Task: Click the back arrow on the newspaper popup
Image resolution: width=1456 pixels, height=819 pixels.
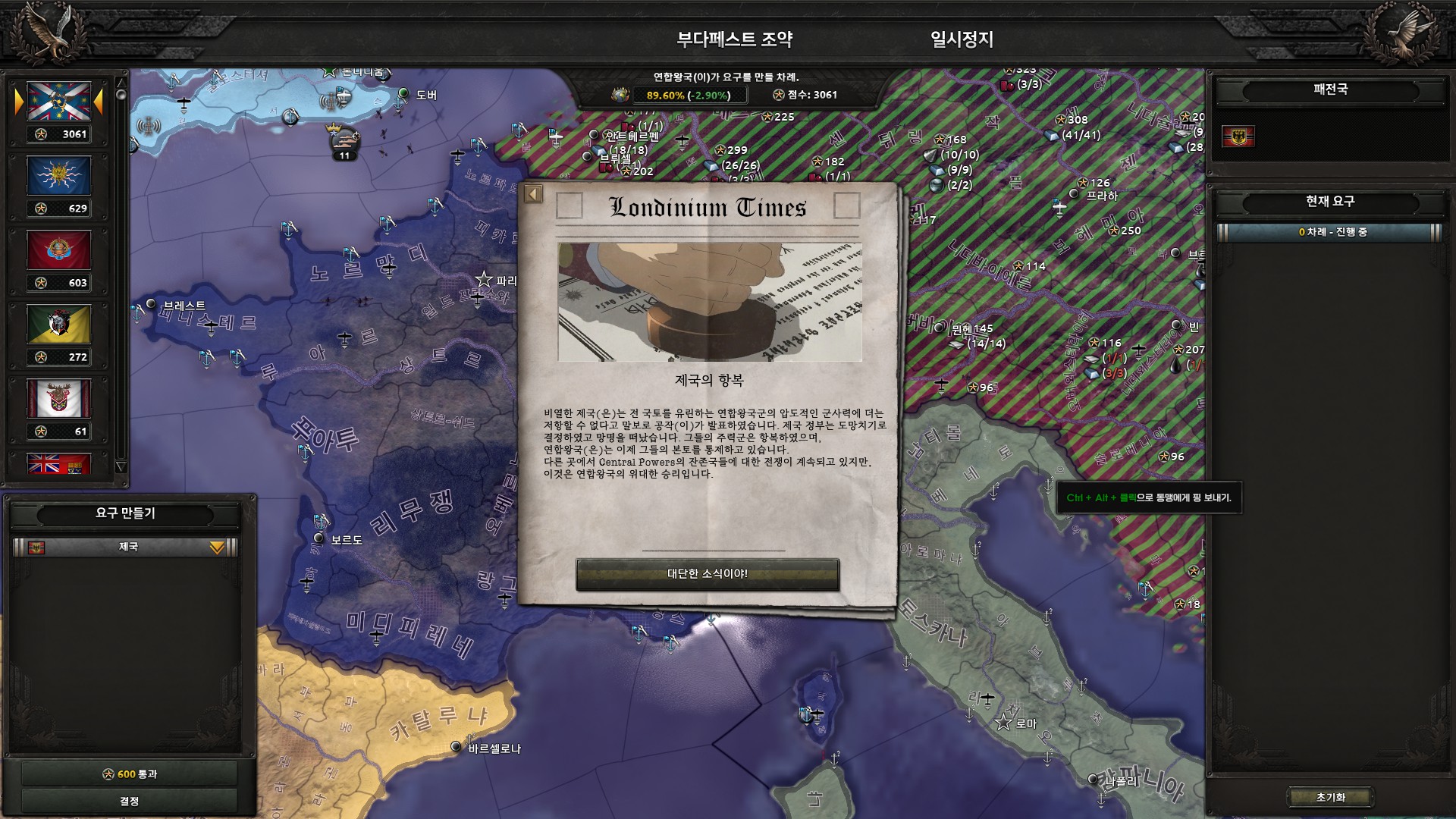Action: [x=533, y=194]
